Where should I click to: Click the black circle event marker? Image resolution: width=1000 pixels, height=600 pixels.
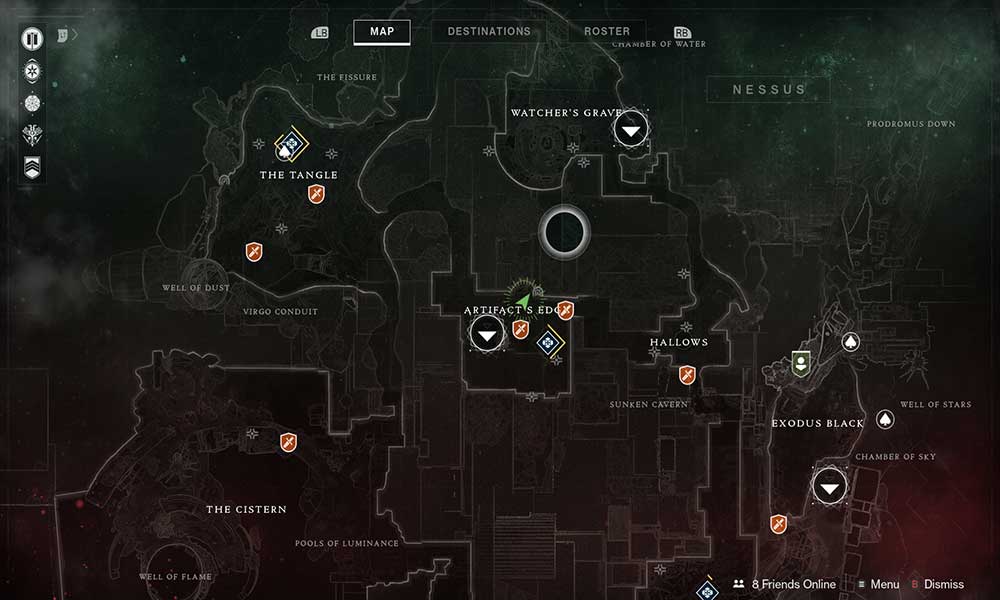[x=564, y=230]
